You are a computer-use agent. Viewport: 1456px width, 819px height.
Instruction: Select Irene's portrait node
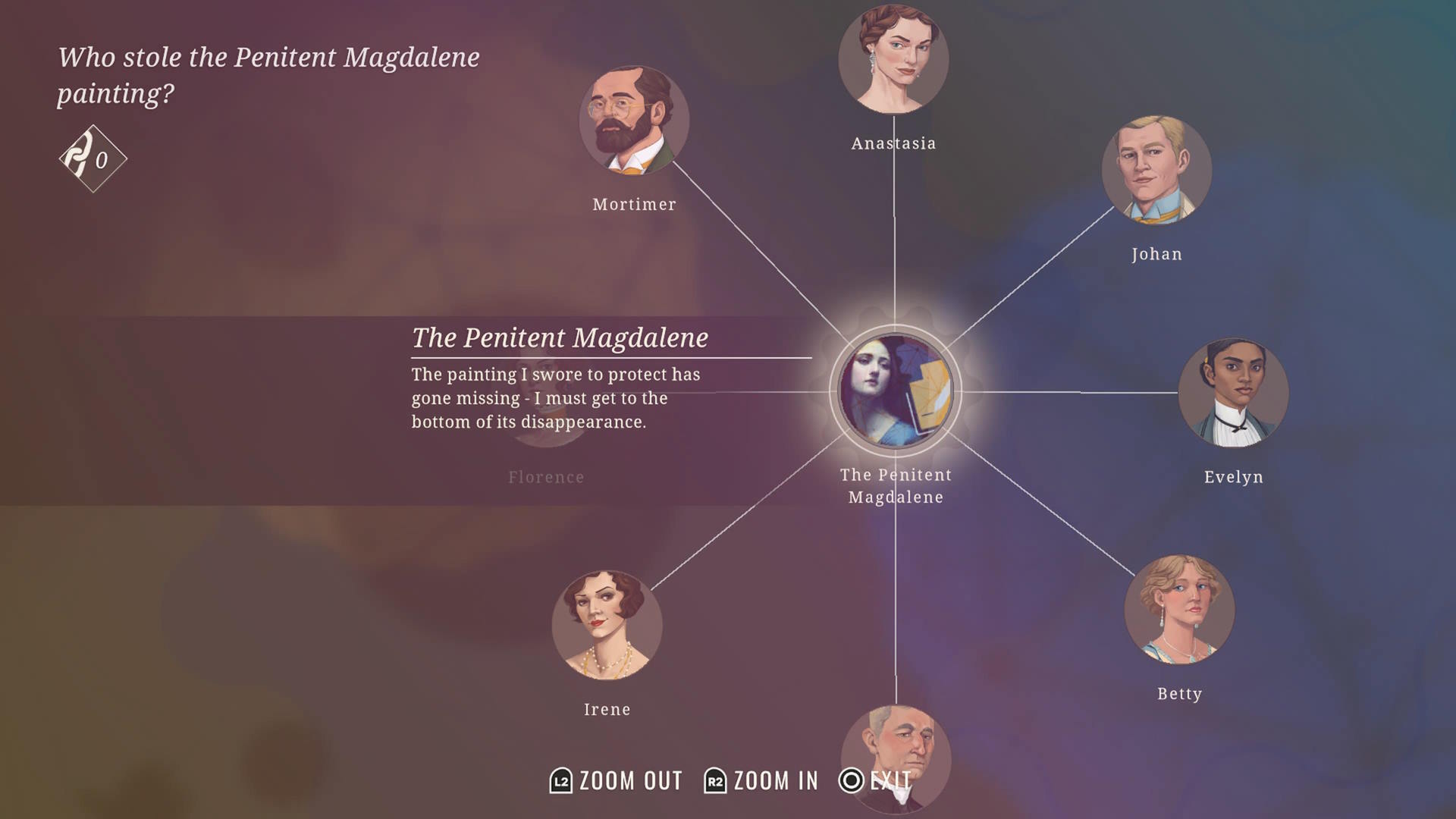pos(607,626)
